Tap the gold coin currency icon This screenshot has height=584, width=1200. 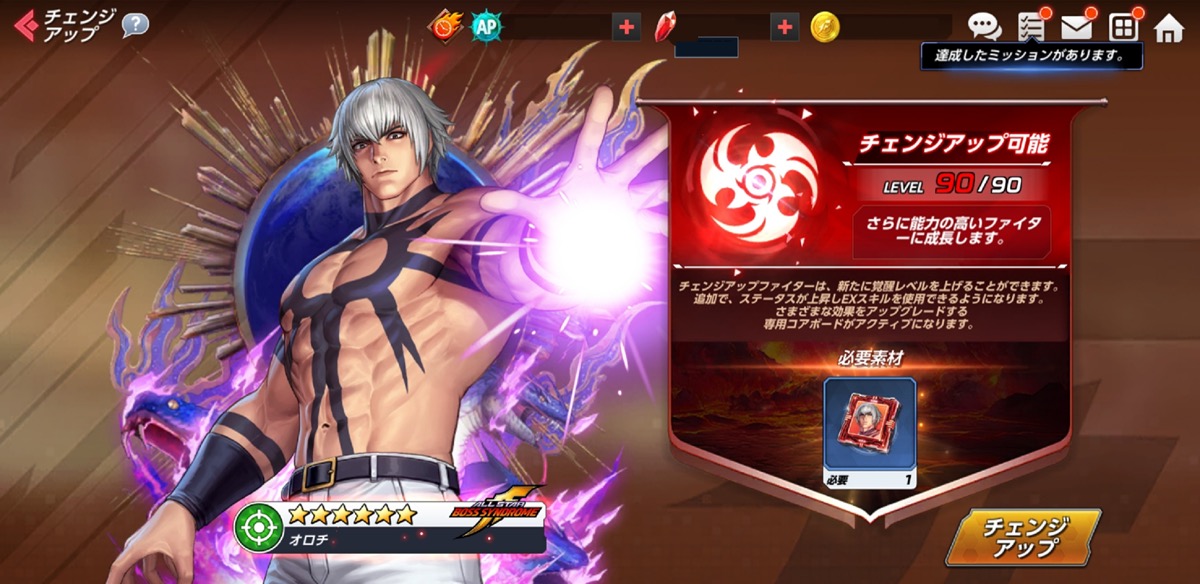pyautogui.click(x=825, y=27)
